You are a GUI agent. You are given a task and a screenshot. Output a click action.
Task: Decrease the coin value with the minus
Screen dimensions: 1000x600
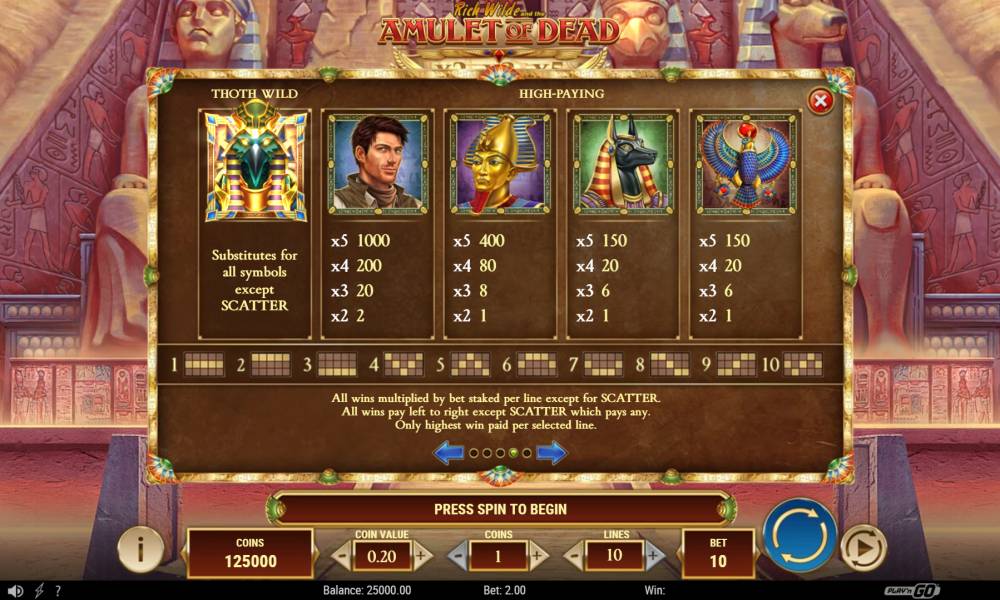click(x=342, y=554)
